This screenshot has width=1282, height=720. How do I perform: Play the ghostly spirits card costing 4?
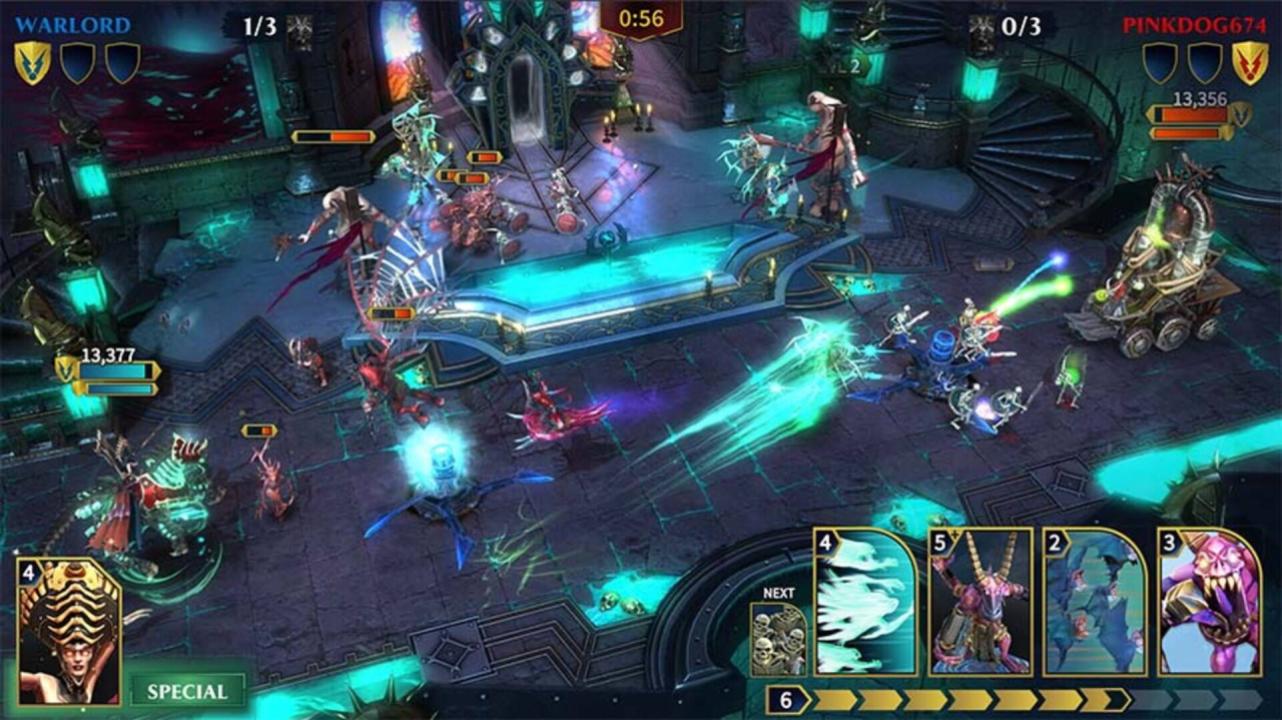[x=866, y=602]
